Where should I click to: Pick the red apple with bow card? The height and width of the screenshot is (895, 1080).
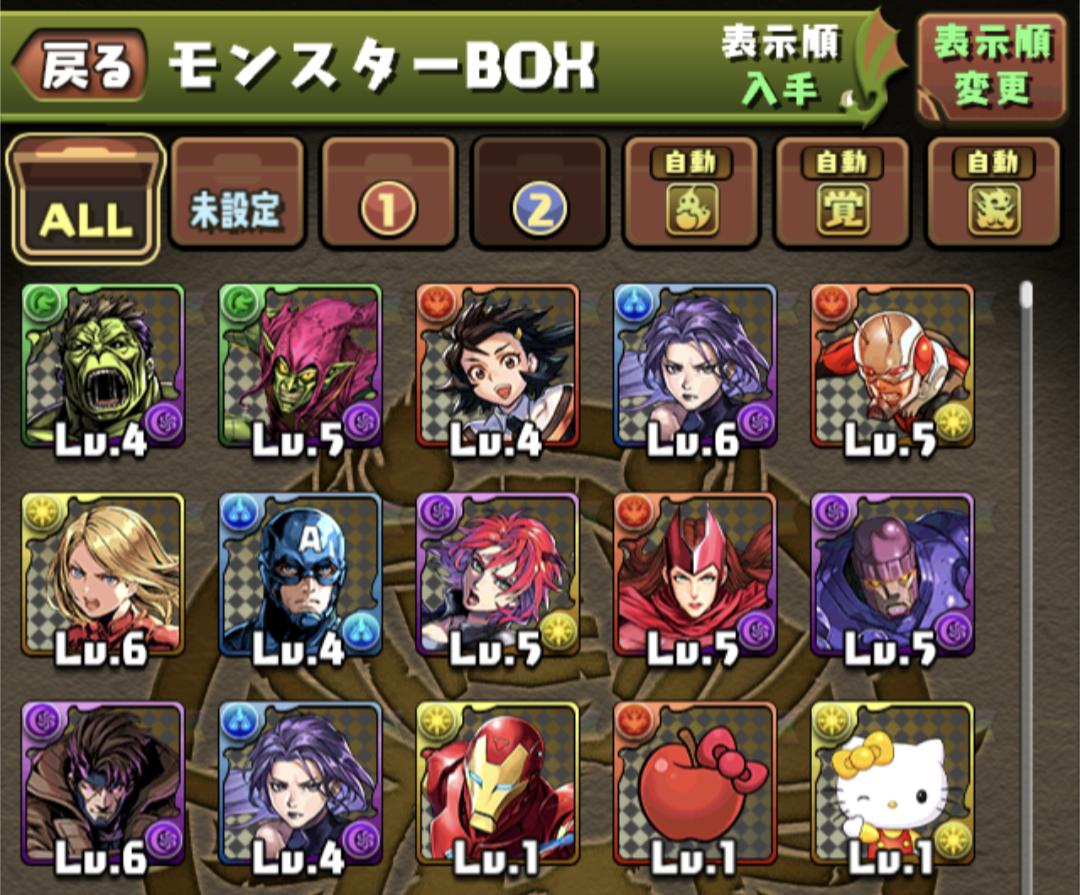pyautogui.click(x=695, y=783)
